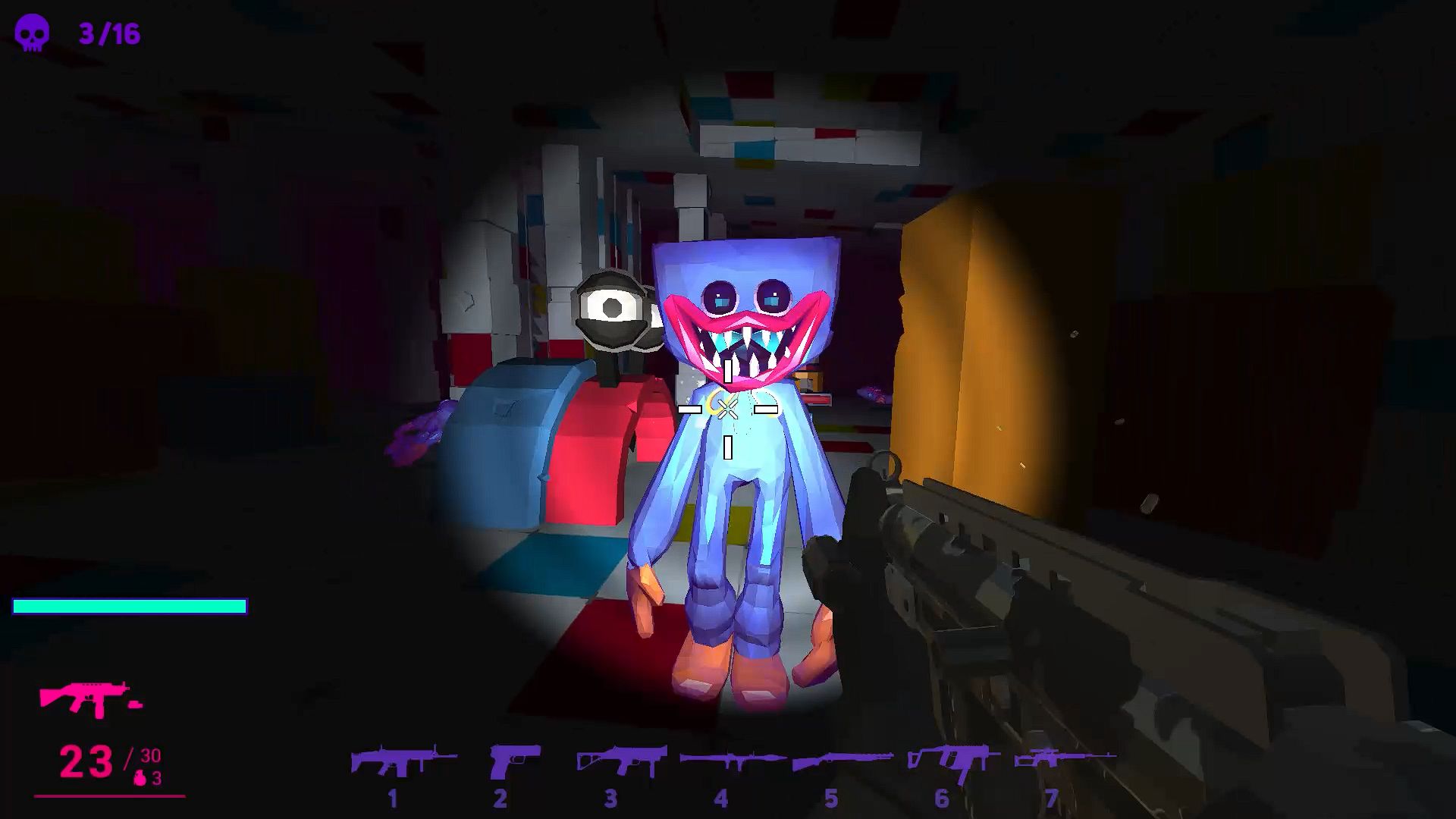Viewport: 1456px width, 819px height.
Task: Click the number 4 label under the RPG
Action: coord(722,799)
